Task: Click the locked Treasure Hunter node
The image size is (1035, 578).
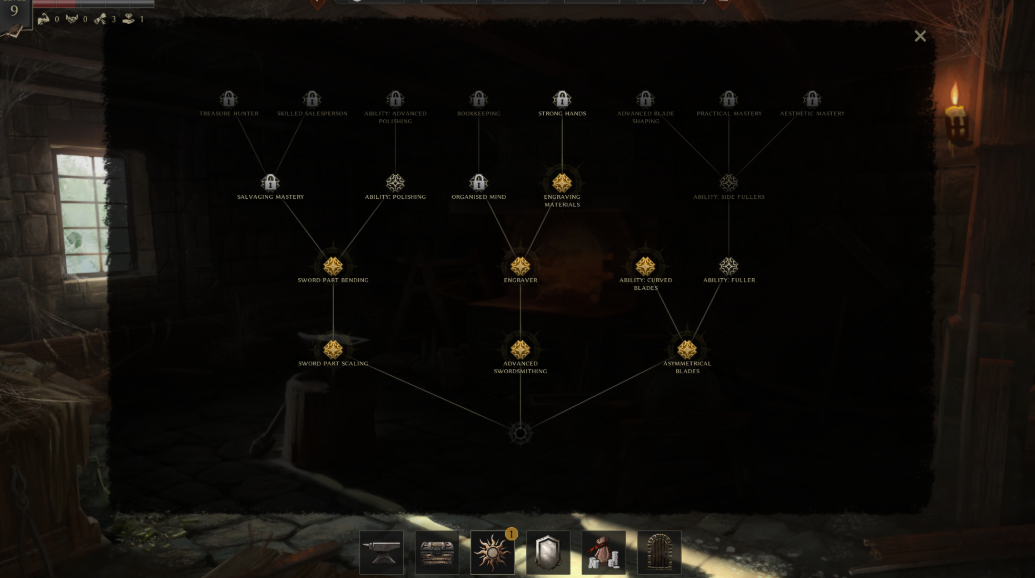Action: pyautogui.click(x=229, y=99)
